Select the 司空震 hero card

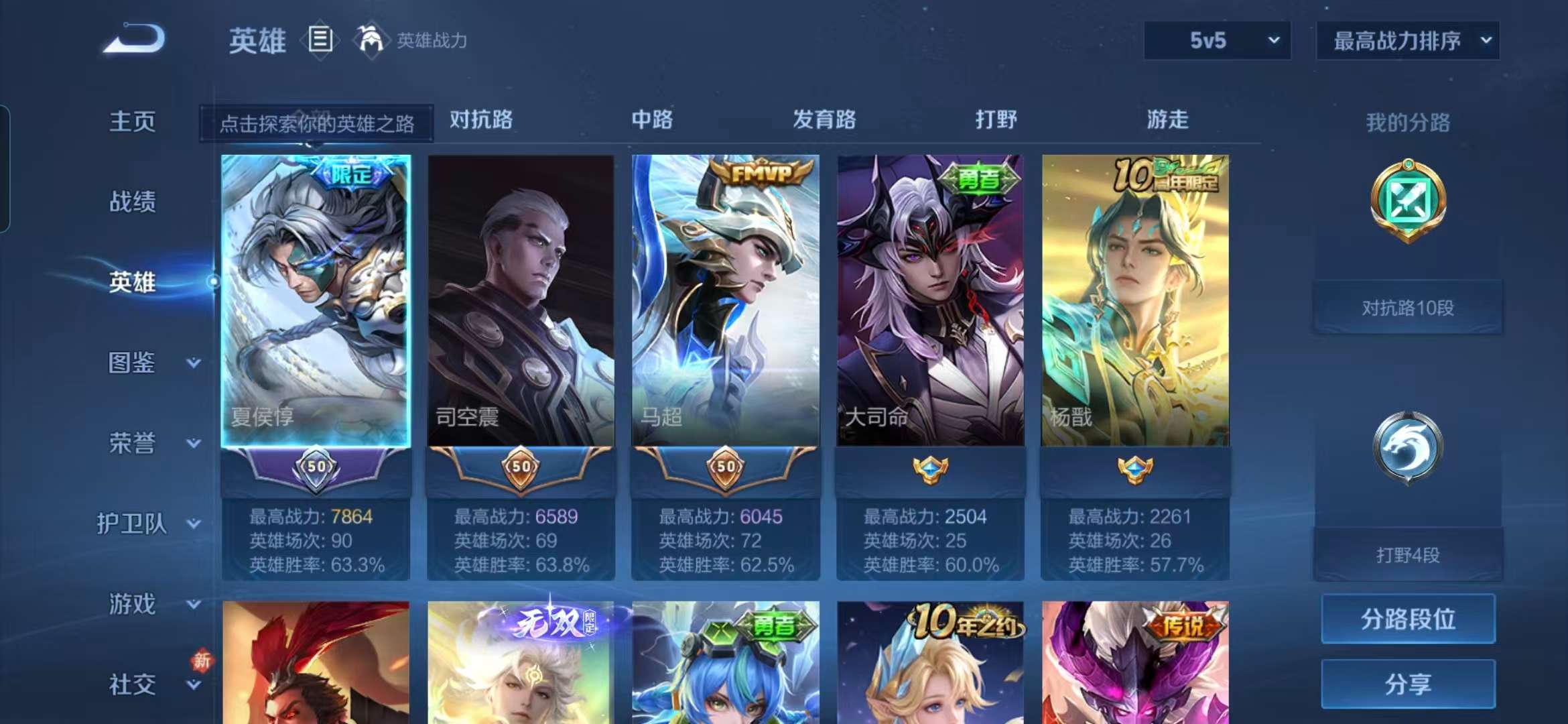[521, 300]
